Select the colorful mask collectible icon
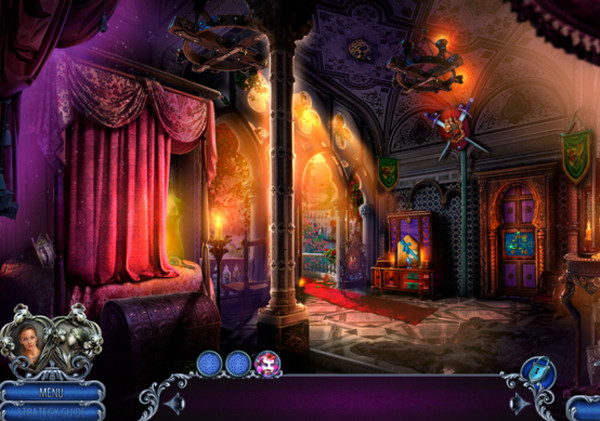This screenshot has height=421, width=600. (268, 364)
